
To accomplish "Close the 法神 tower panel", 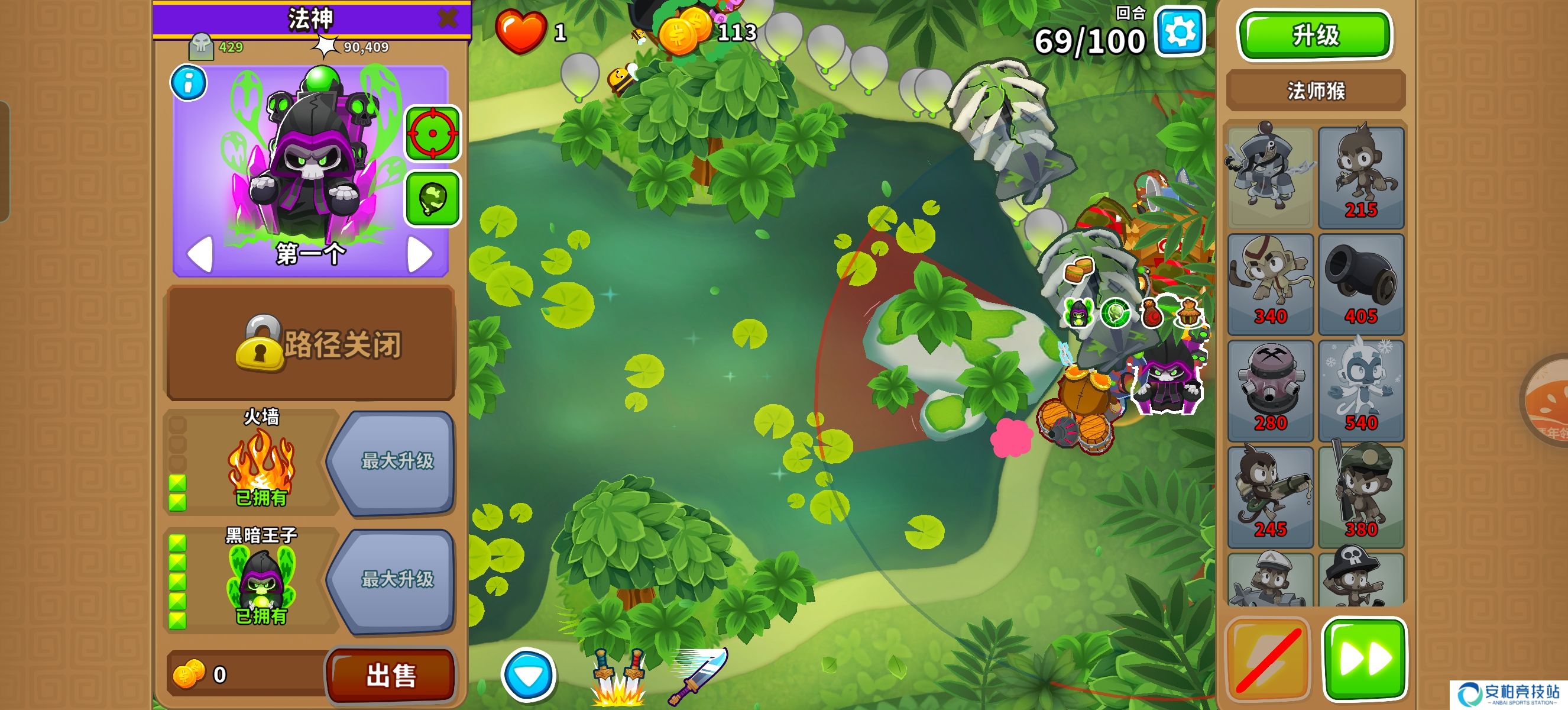I will pyautogui.click(x=448, y=18).
